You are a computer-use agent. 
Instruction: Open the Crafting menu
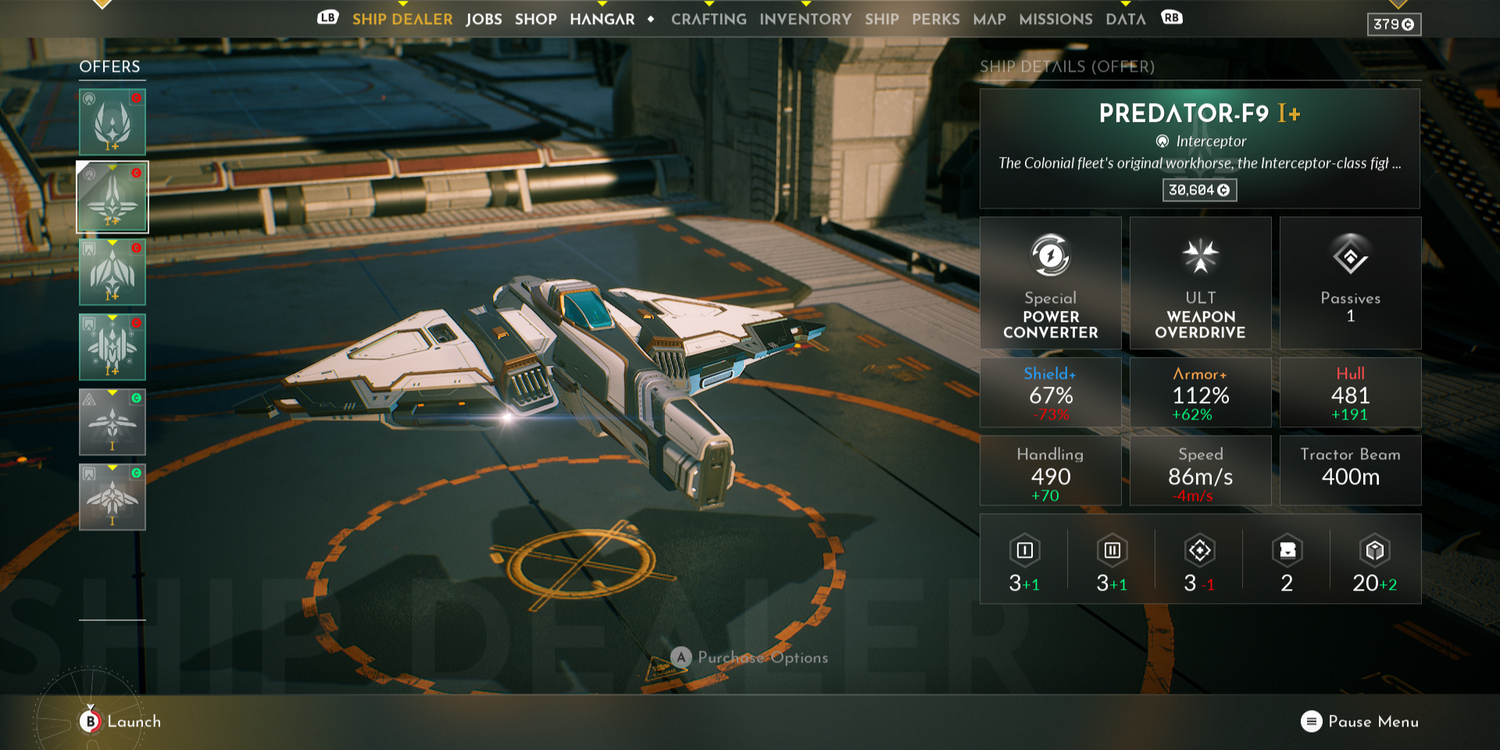(709, 19)
